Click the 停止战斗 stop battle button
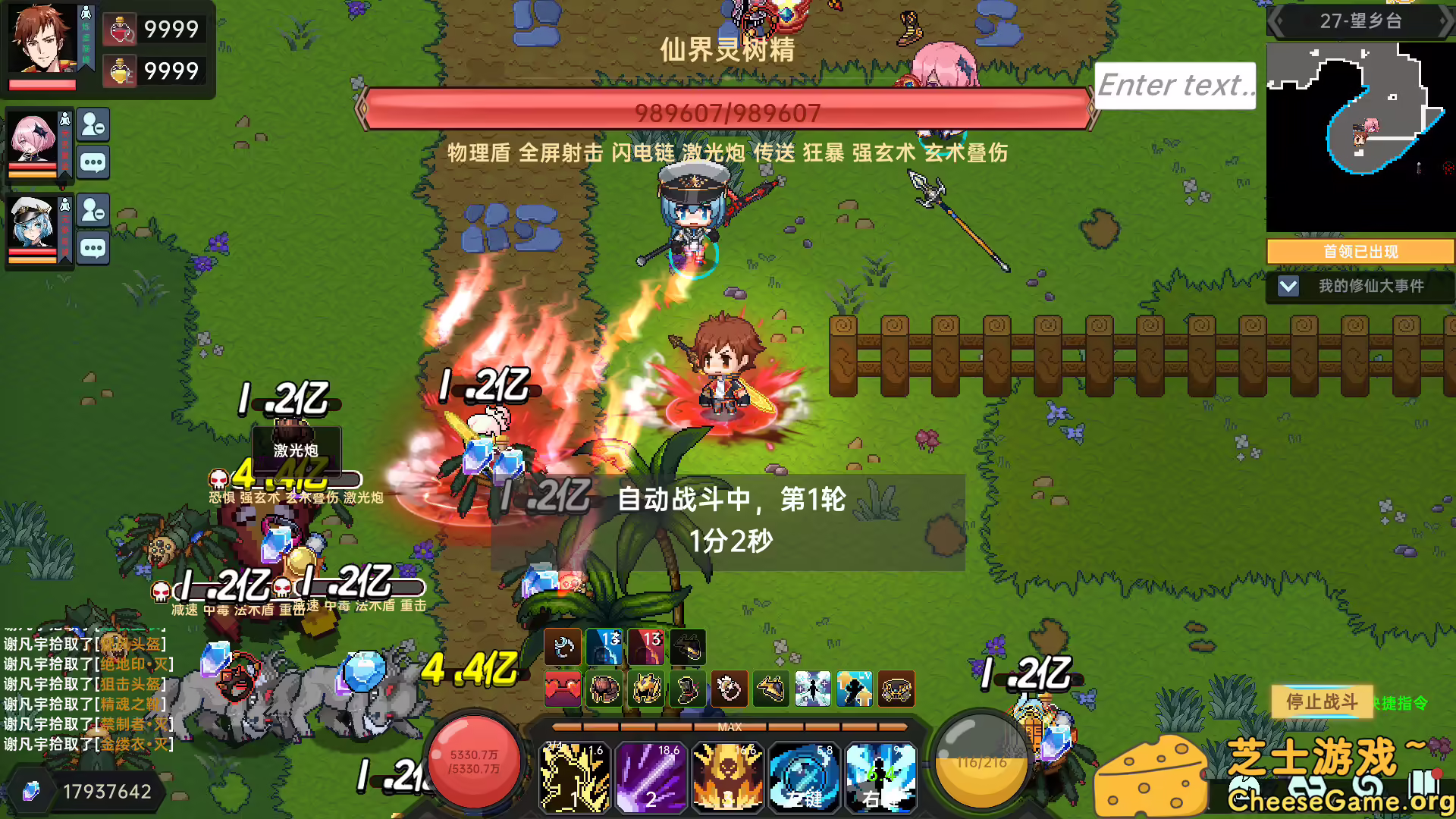This screenshot has height=819, width=1456. click(x=1321, y=702)
